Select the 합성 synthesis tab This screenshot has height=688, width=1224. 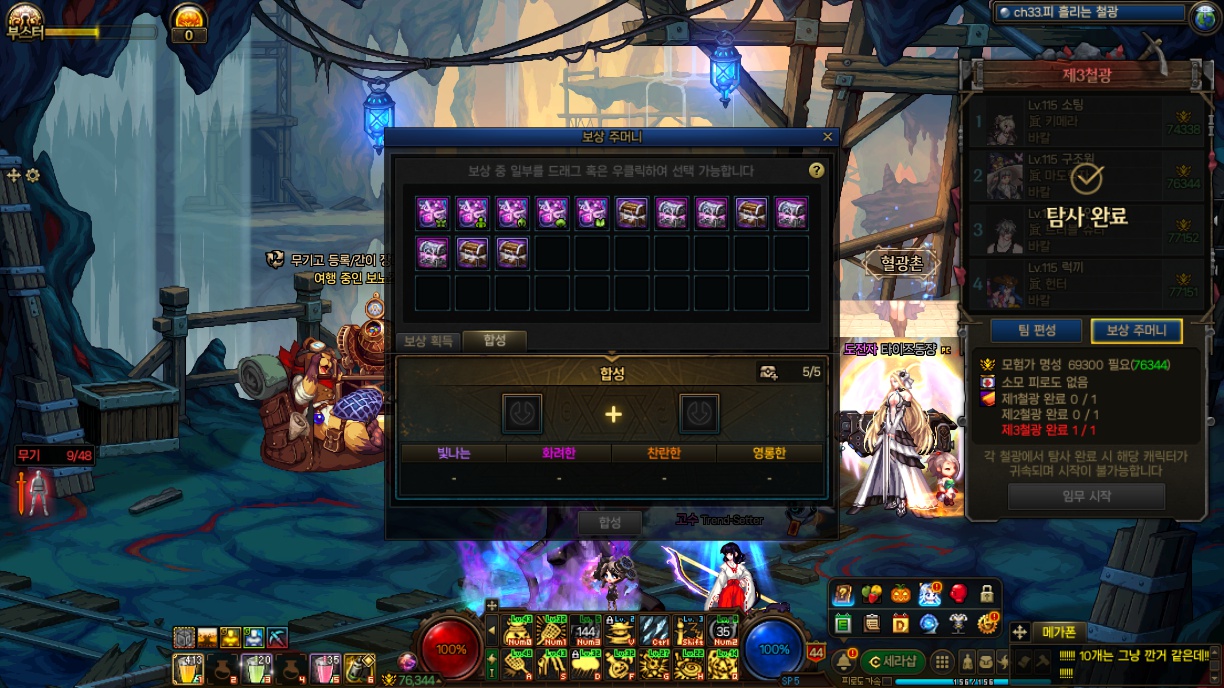[x=495, y=341]
